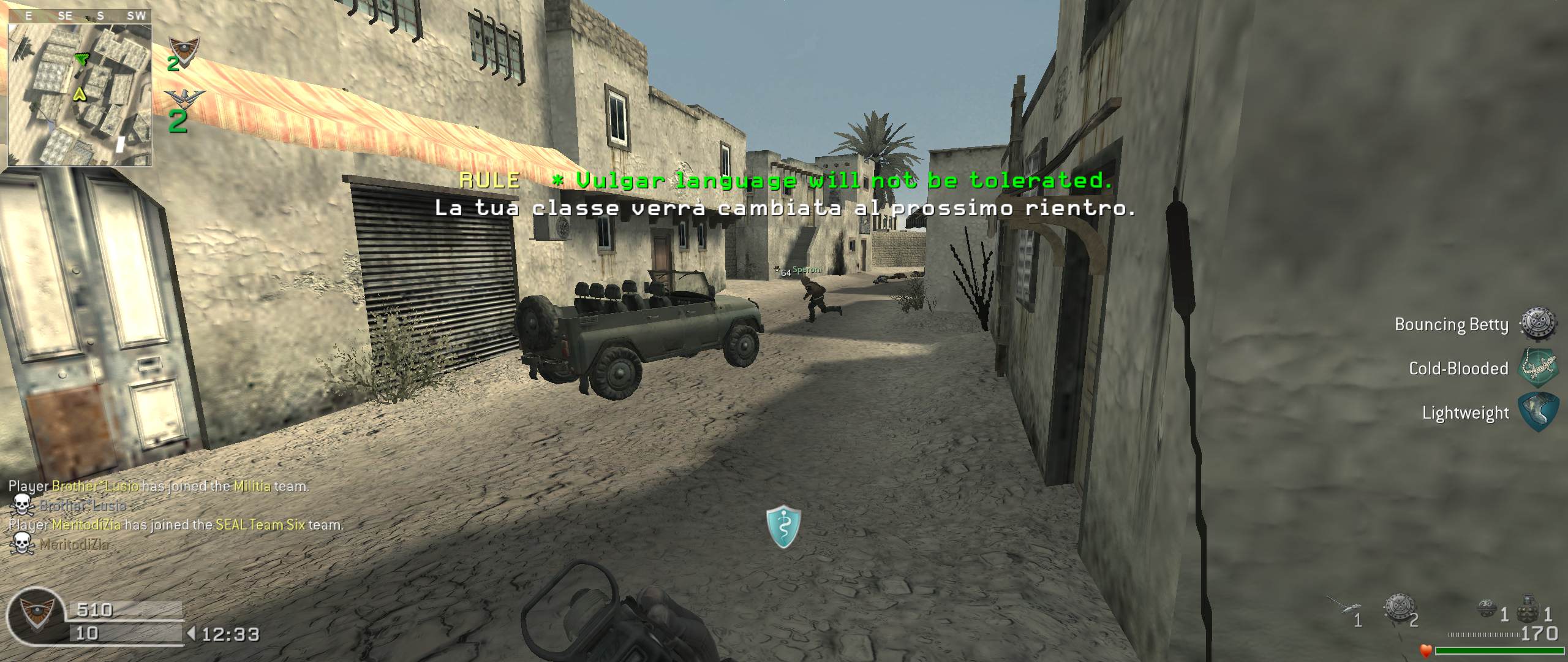Select the bouncing betty mine inventory icon
This screenshot has height=662, width=1568.
pos(1398,607)
